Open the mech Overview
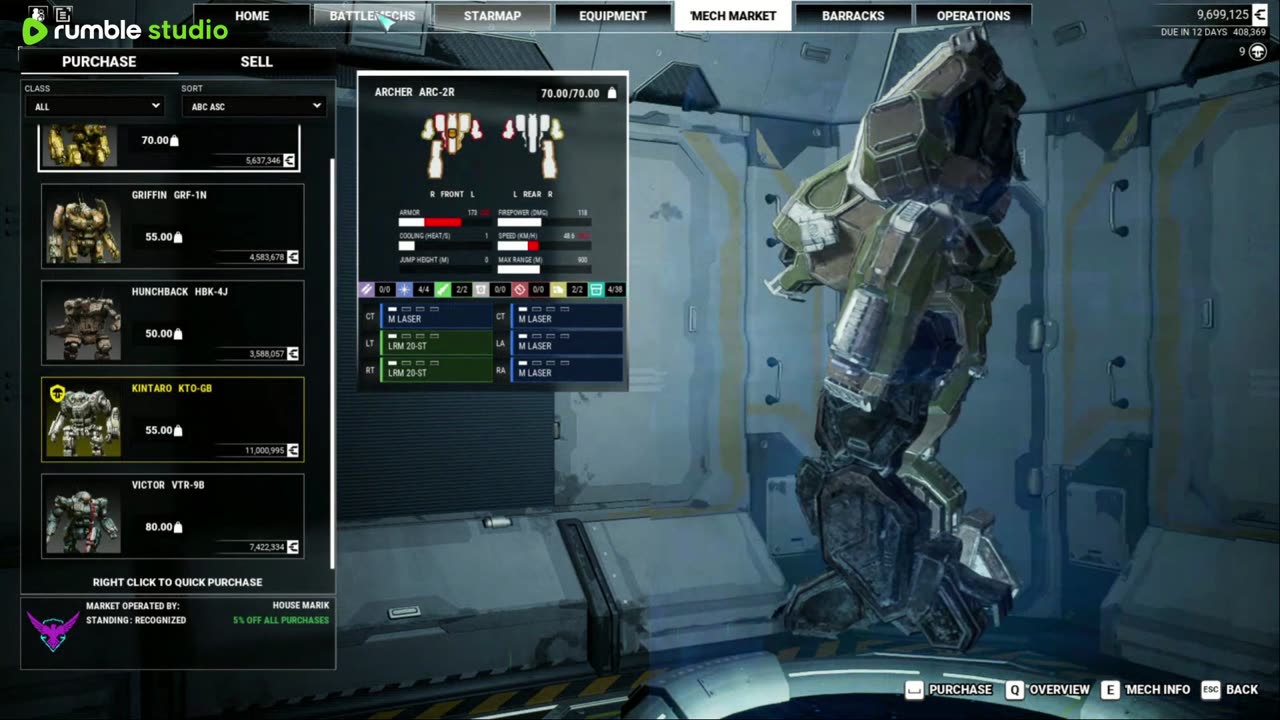 pyautogui.click(x=1049, y=690)
